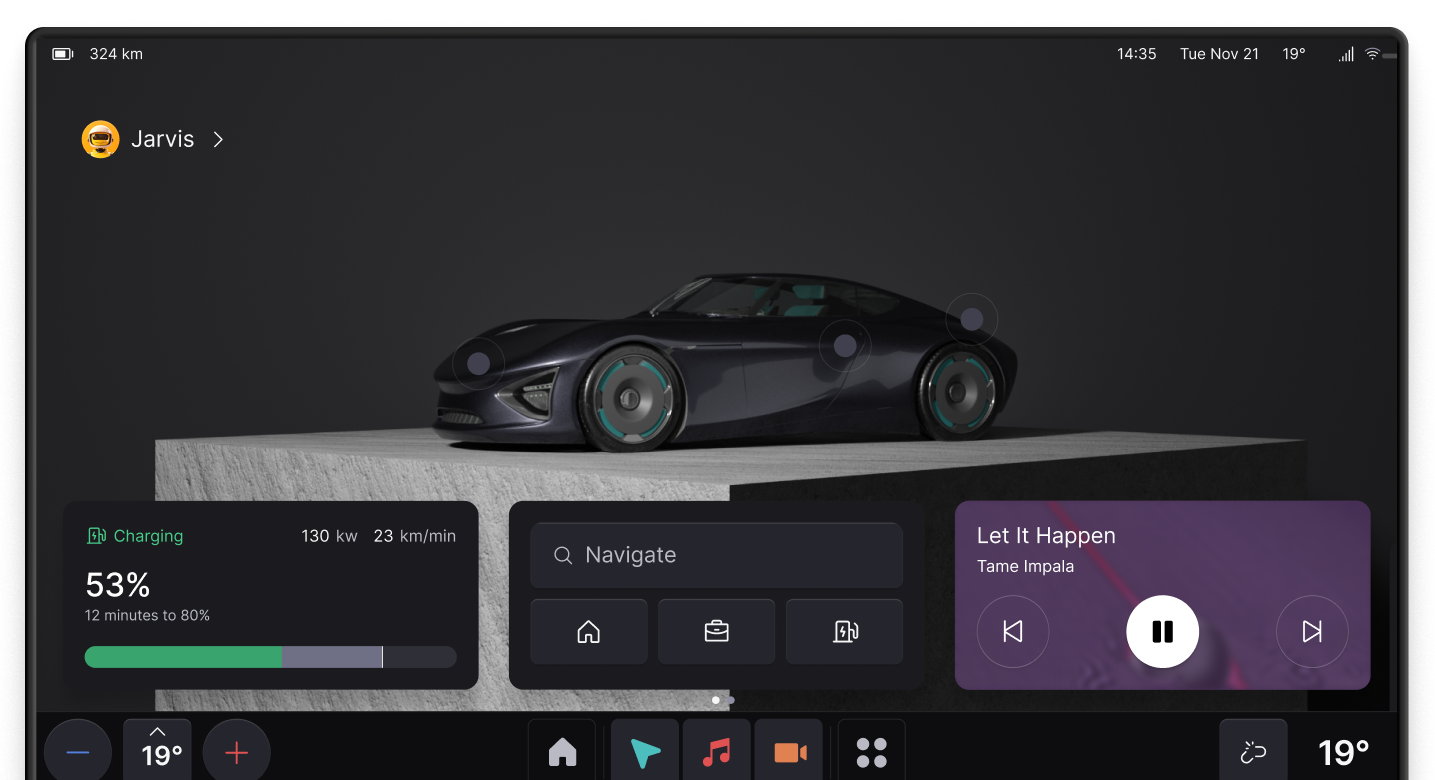Toggle the car hotspot circle near the headlight
This screenshot has width=1435, height=780.
point(477,364)
